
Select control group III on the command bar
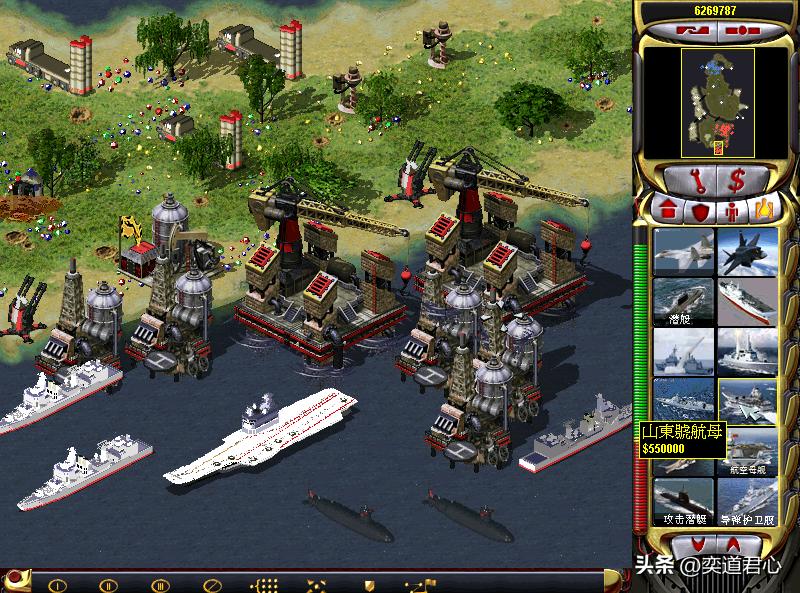click(159, 584)
